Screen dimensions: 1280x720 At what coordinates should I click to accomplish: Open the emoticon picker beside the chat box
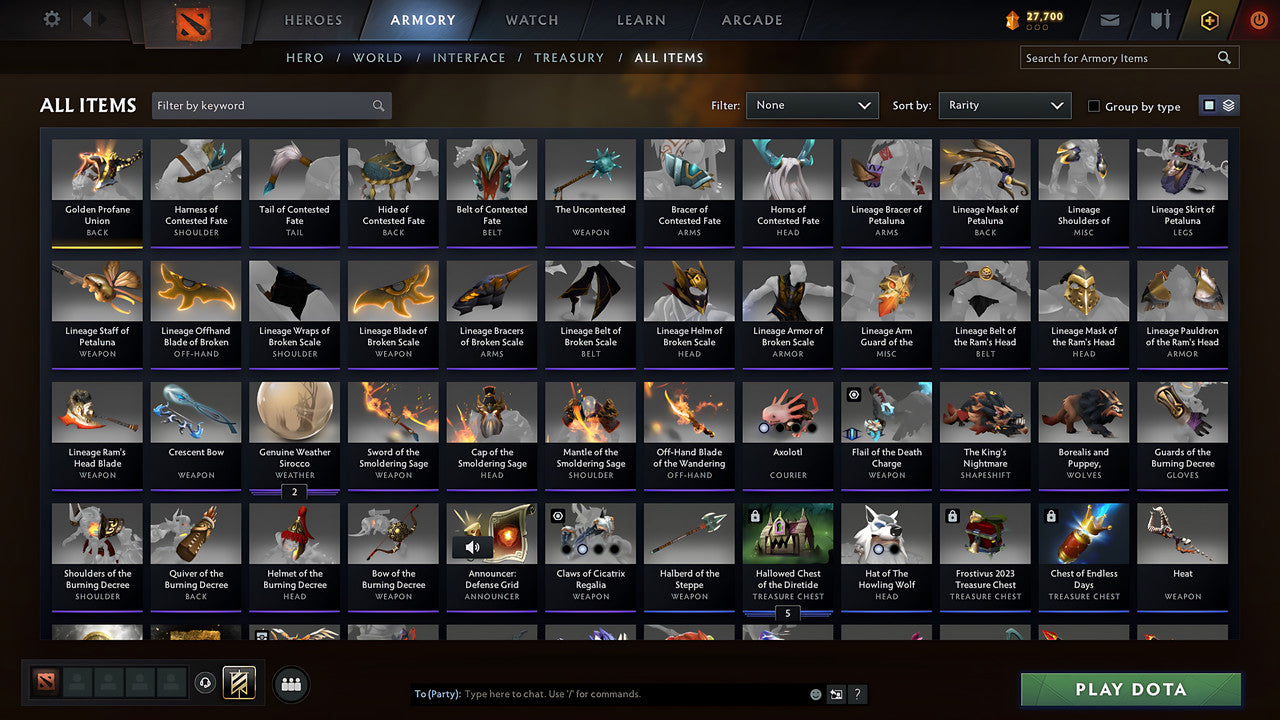point(814,693)
